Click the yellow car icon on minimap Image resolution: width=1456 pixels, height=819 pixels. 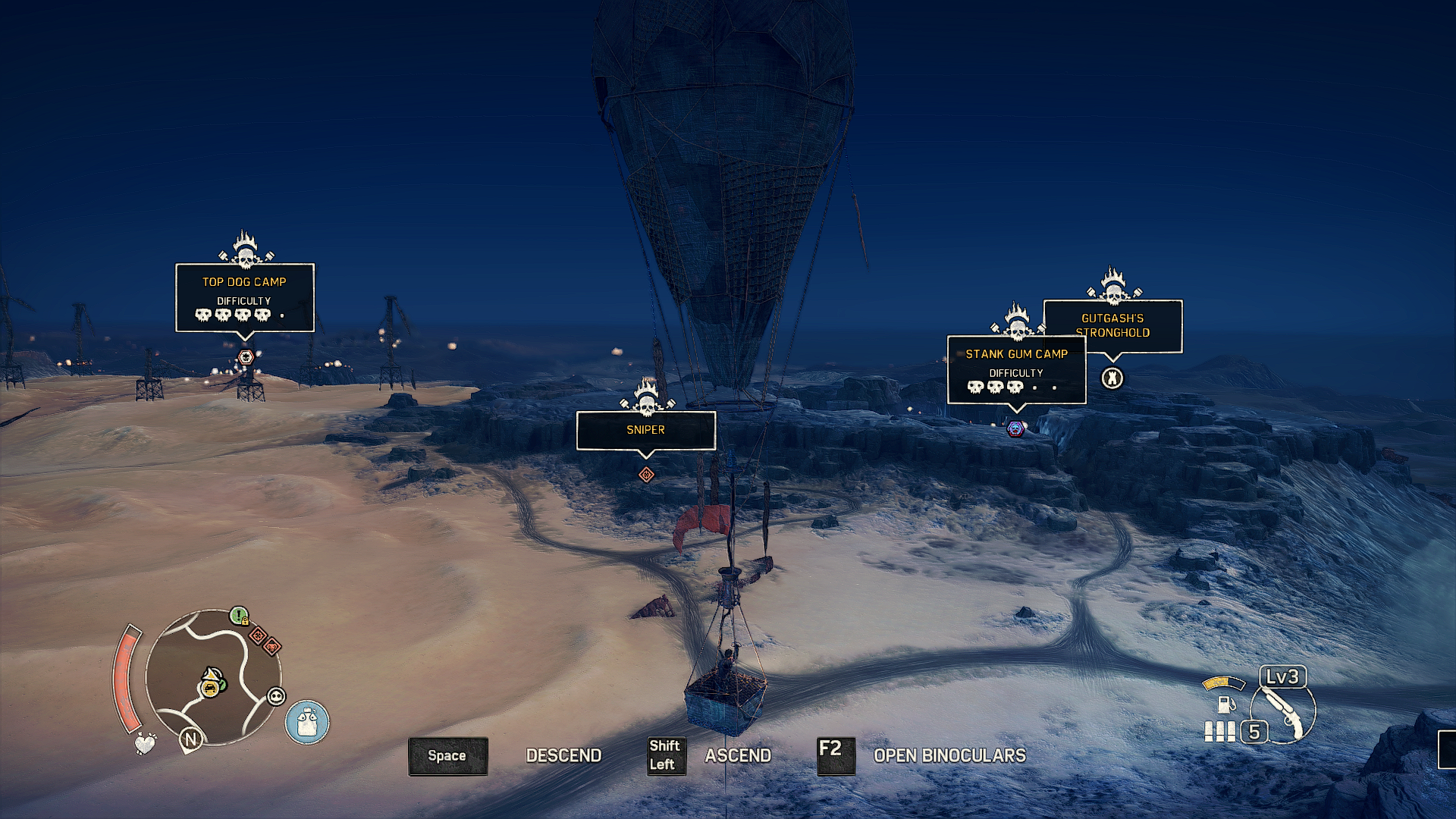pyautogui.click(x=209, y=689)
